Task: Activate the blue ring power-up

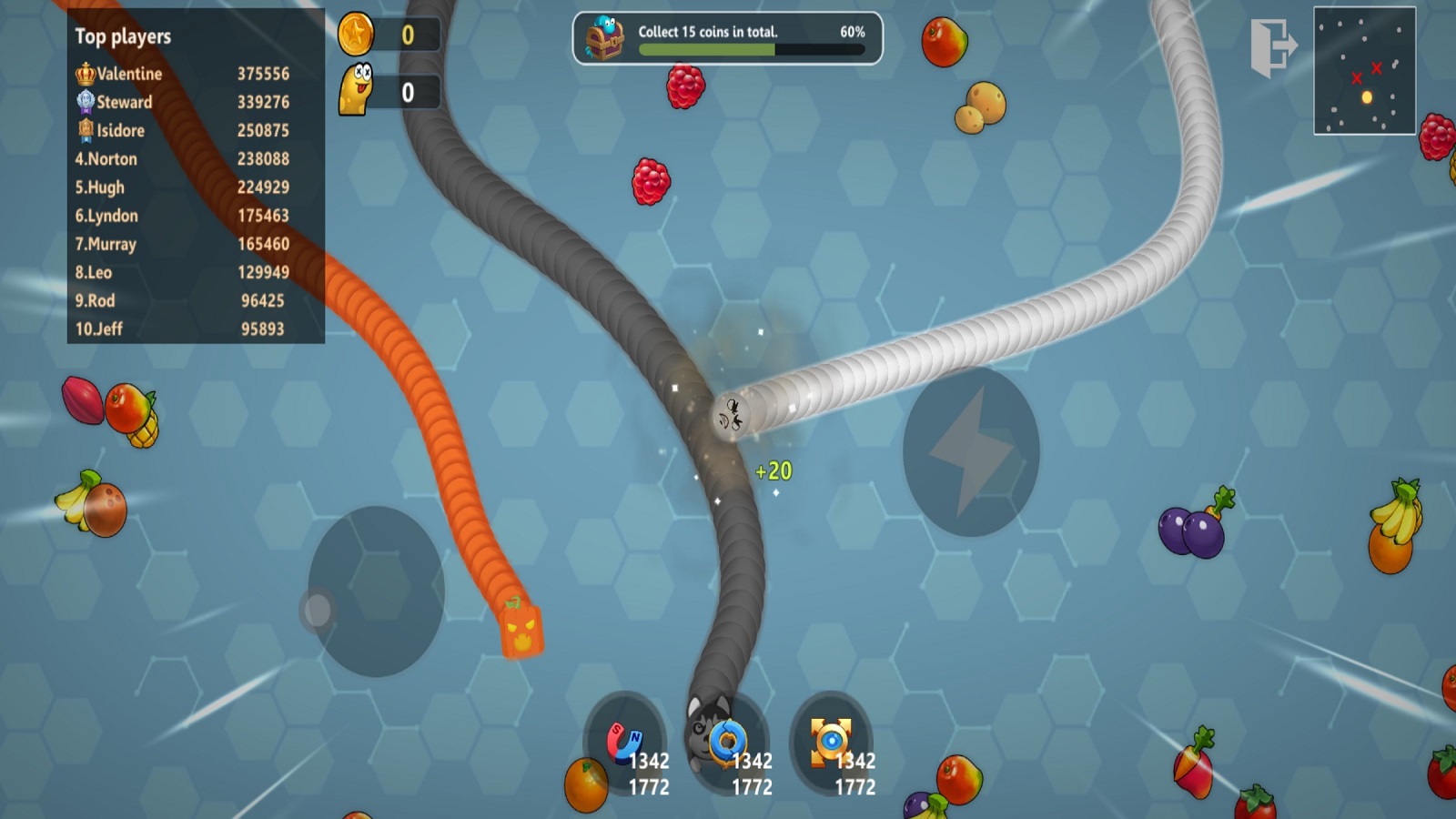Action: coord(728,743)
